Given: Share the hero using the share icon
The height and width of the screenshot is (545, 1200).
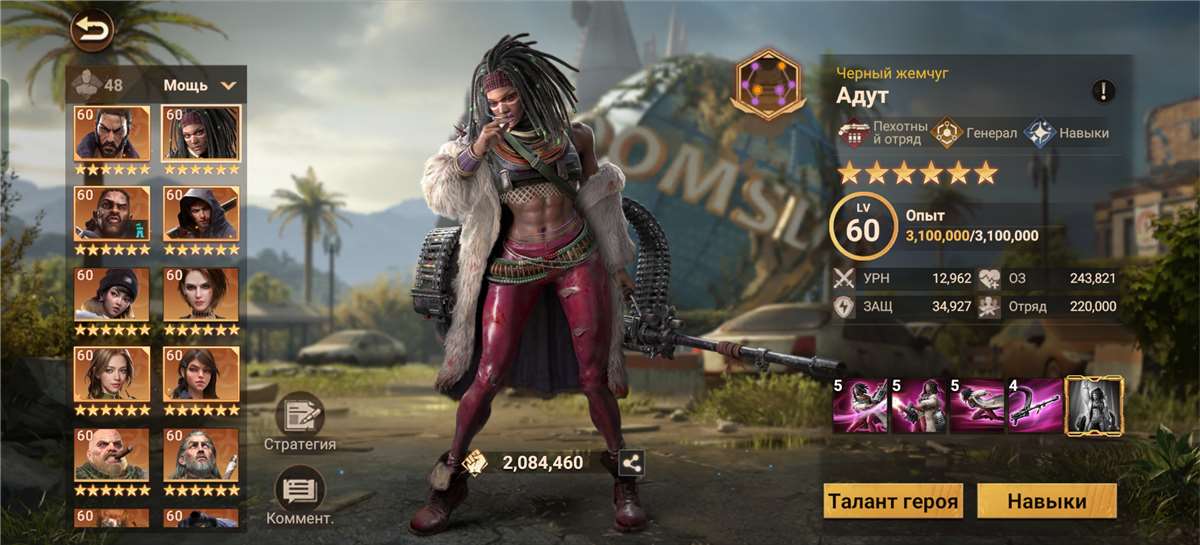Looking at the screenshot, I should (631, 463).
